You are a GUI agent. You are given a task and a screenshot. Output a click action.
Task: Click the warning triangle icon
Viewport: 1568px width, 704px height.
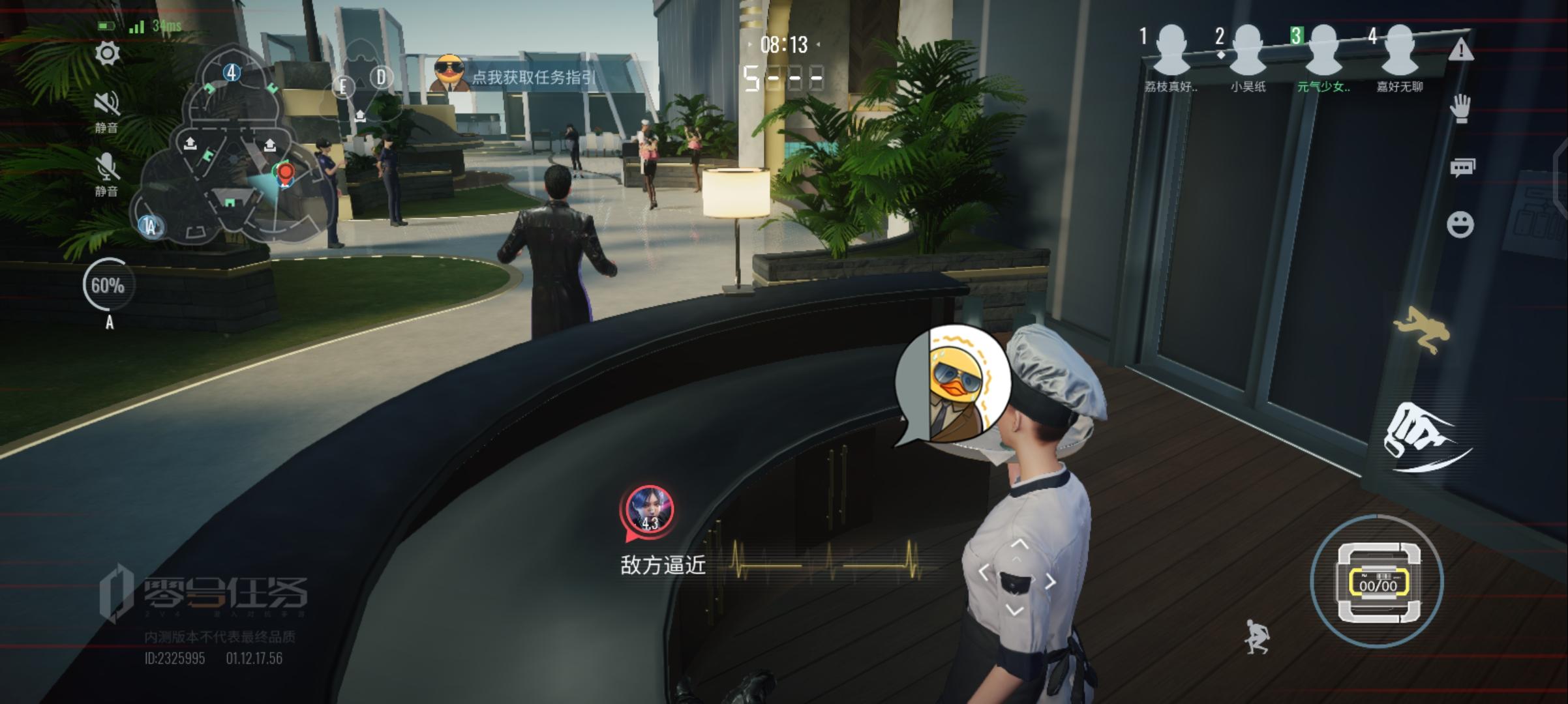tap(1461, 50)
